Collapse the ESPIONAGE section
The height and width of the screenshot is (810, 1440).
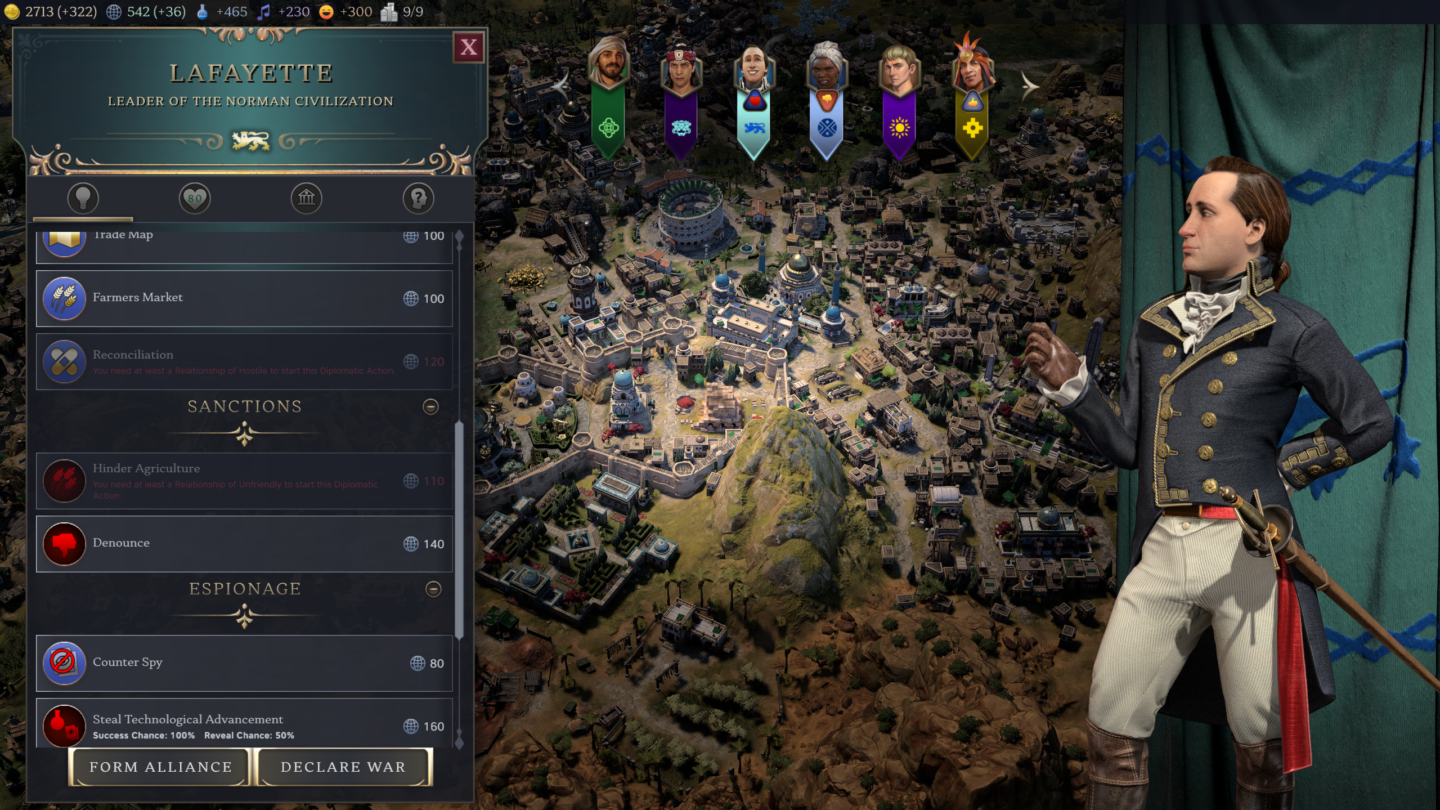click(431, 589)
